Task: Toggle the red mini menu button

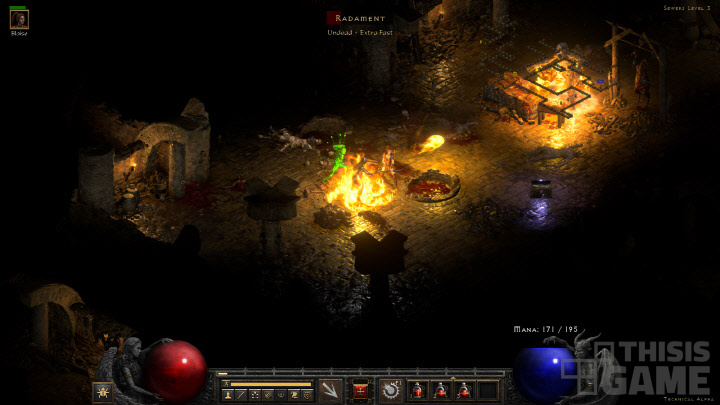Action: pyautogui.click(x=361, y=389)
